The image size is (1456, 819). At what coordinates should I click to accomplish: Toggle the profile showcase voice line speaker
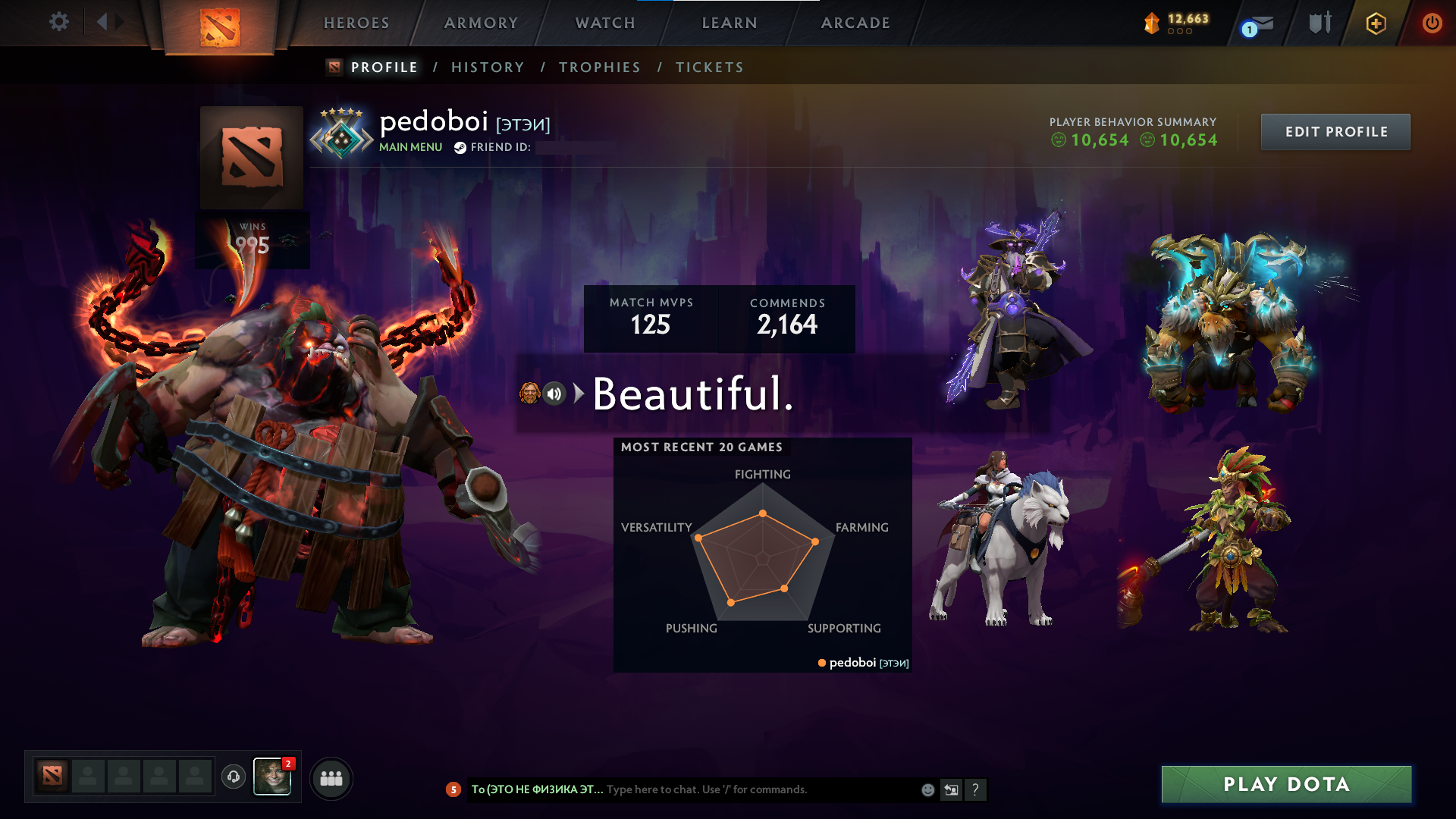tap(554, 393)
